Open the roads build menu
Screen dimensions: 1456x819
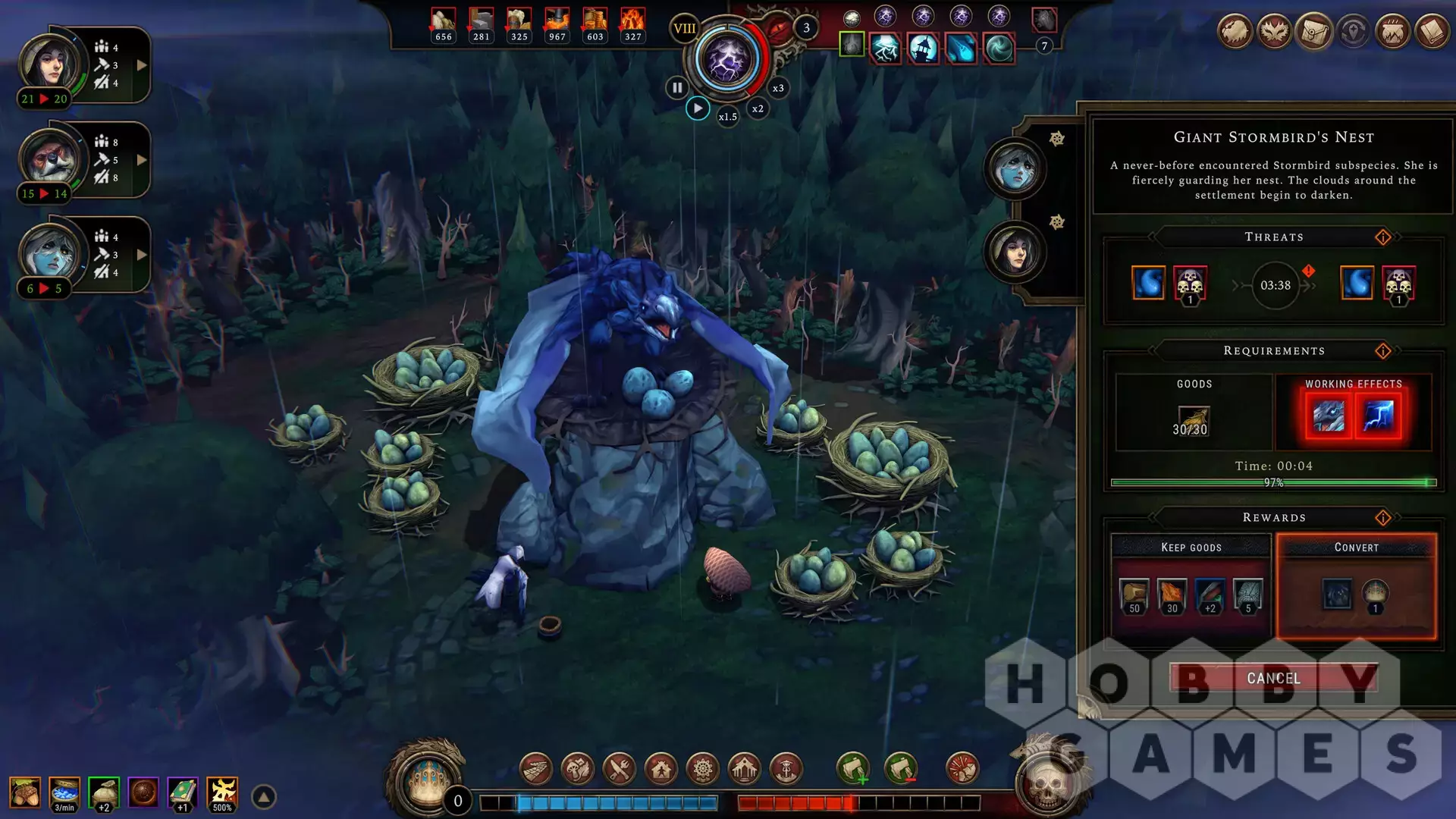tap(535, 769)
